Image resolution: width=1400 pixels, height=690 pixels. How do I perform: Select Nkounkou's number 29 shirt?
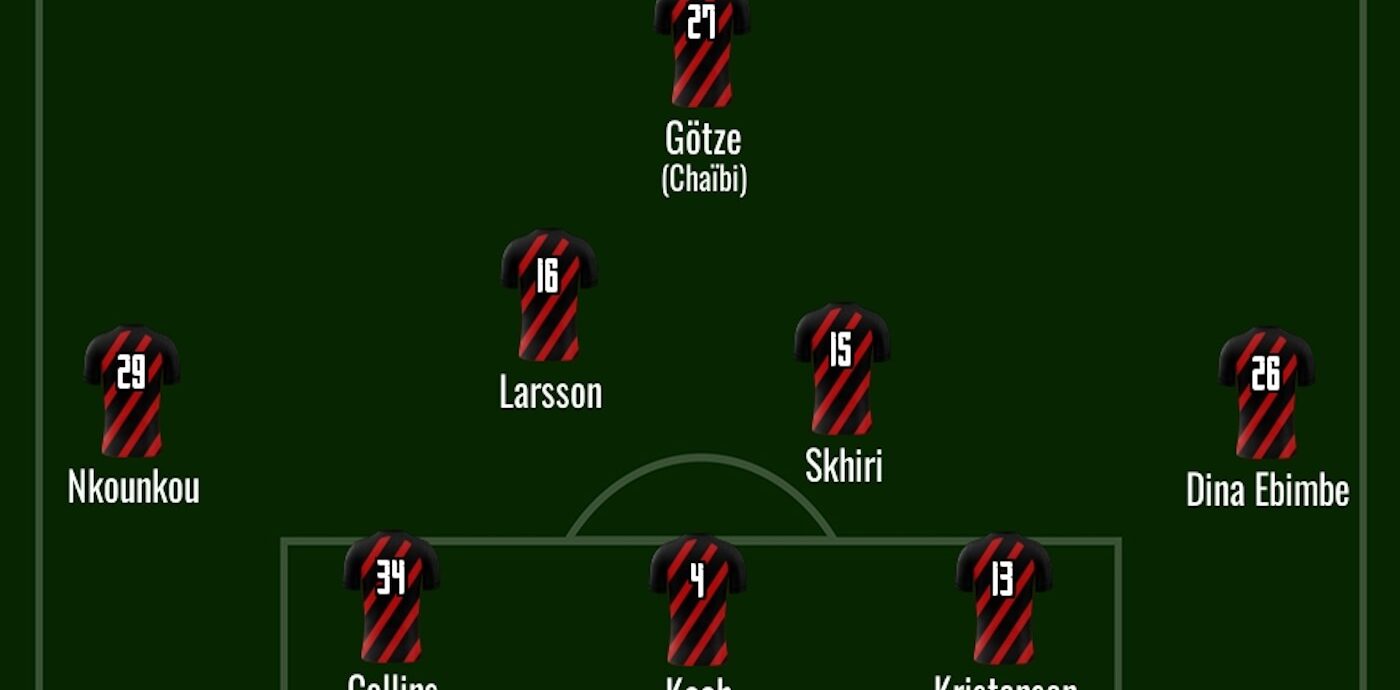click(x=132, y=391)
